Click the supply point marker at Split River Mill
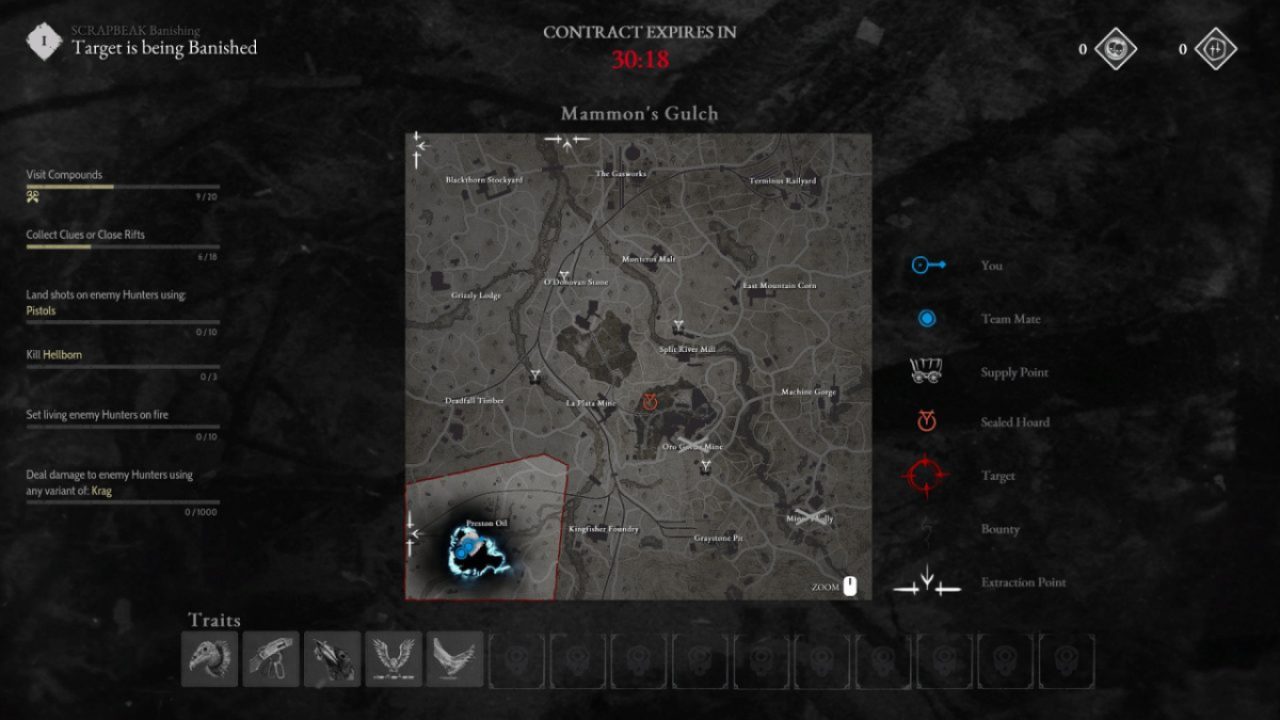Viewport: 1280px width, 720px height. [x=679, y=325]
